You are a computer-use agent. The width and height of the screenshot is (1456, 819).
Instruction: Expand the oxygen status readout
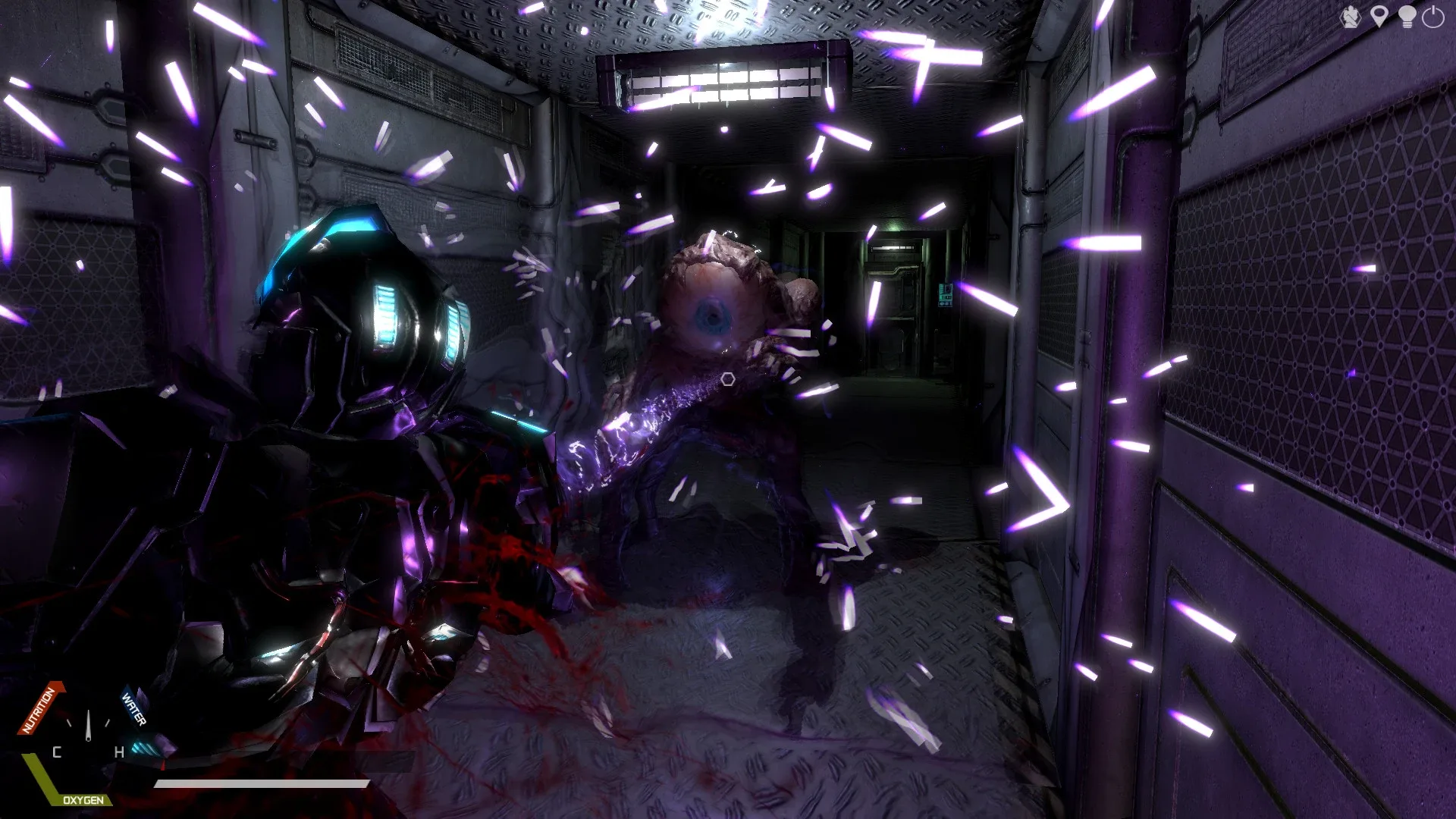click(83, 800)
